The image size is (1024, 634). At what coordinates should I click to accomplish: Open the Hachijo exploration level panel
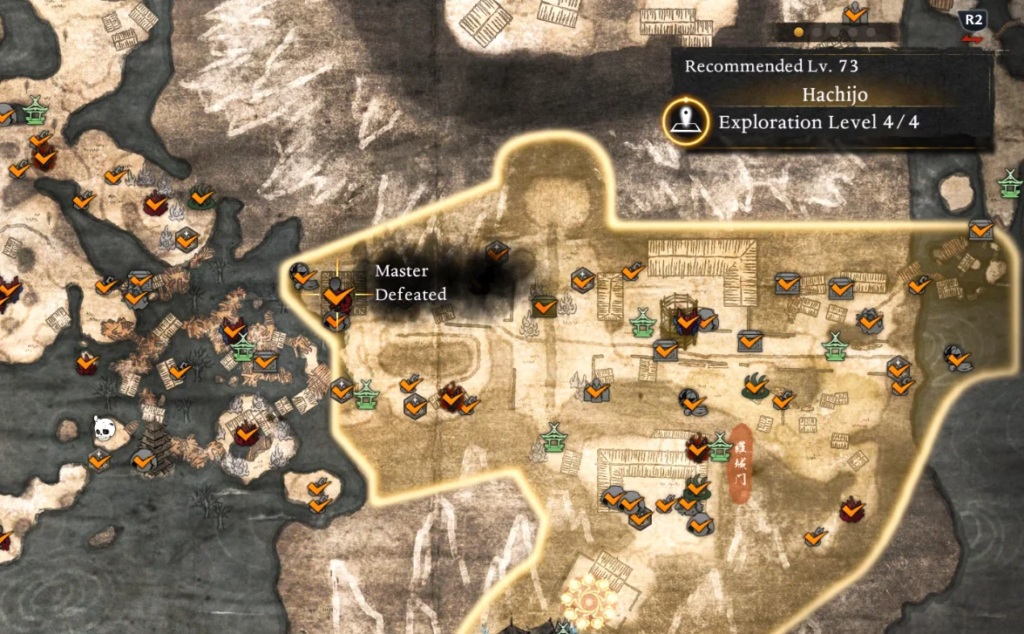[828, 109]
